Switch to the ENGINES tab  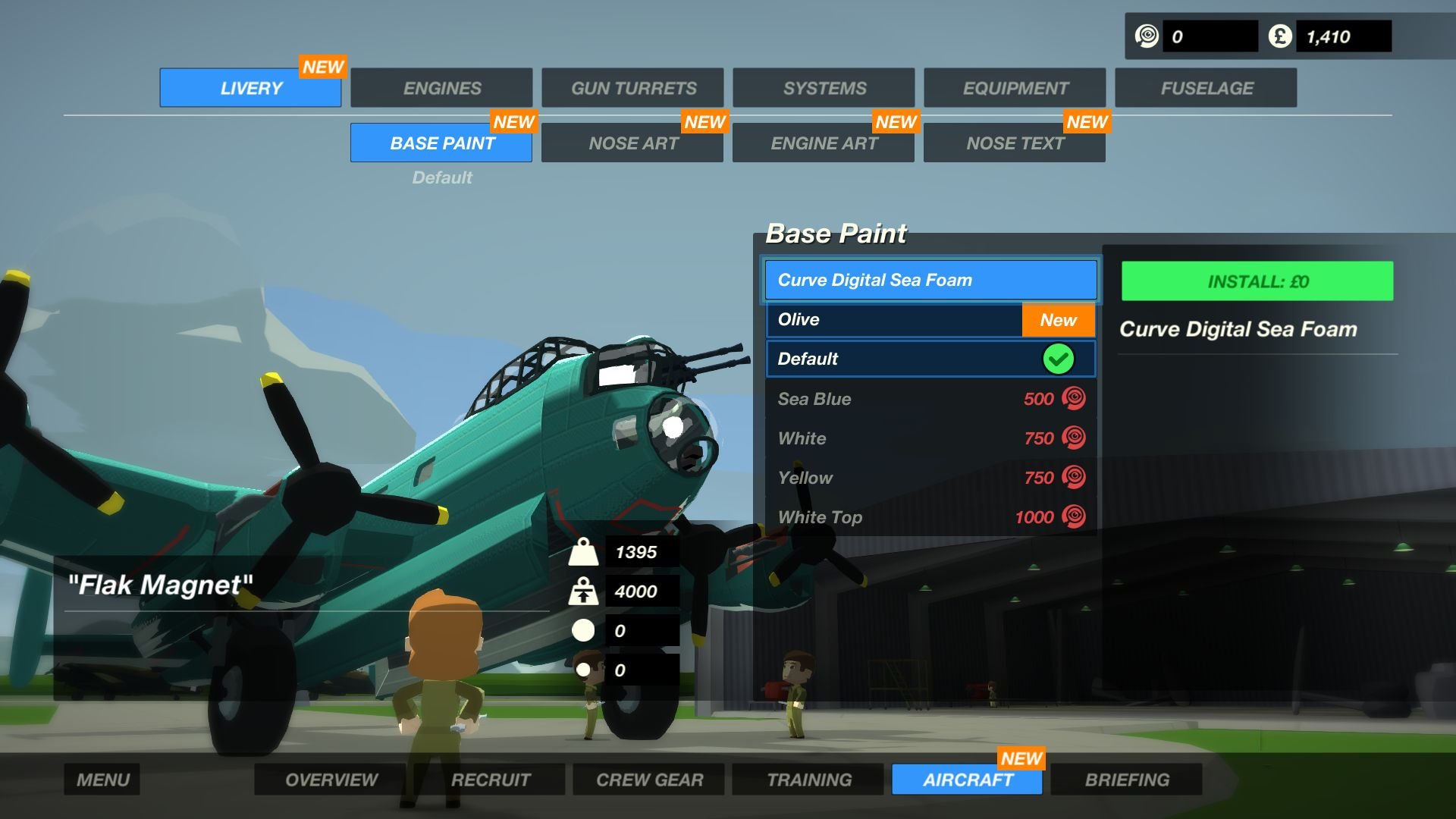441,87
